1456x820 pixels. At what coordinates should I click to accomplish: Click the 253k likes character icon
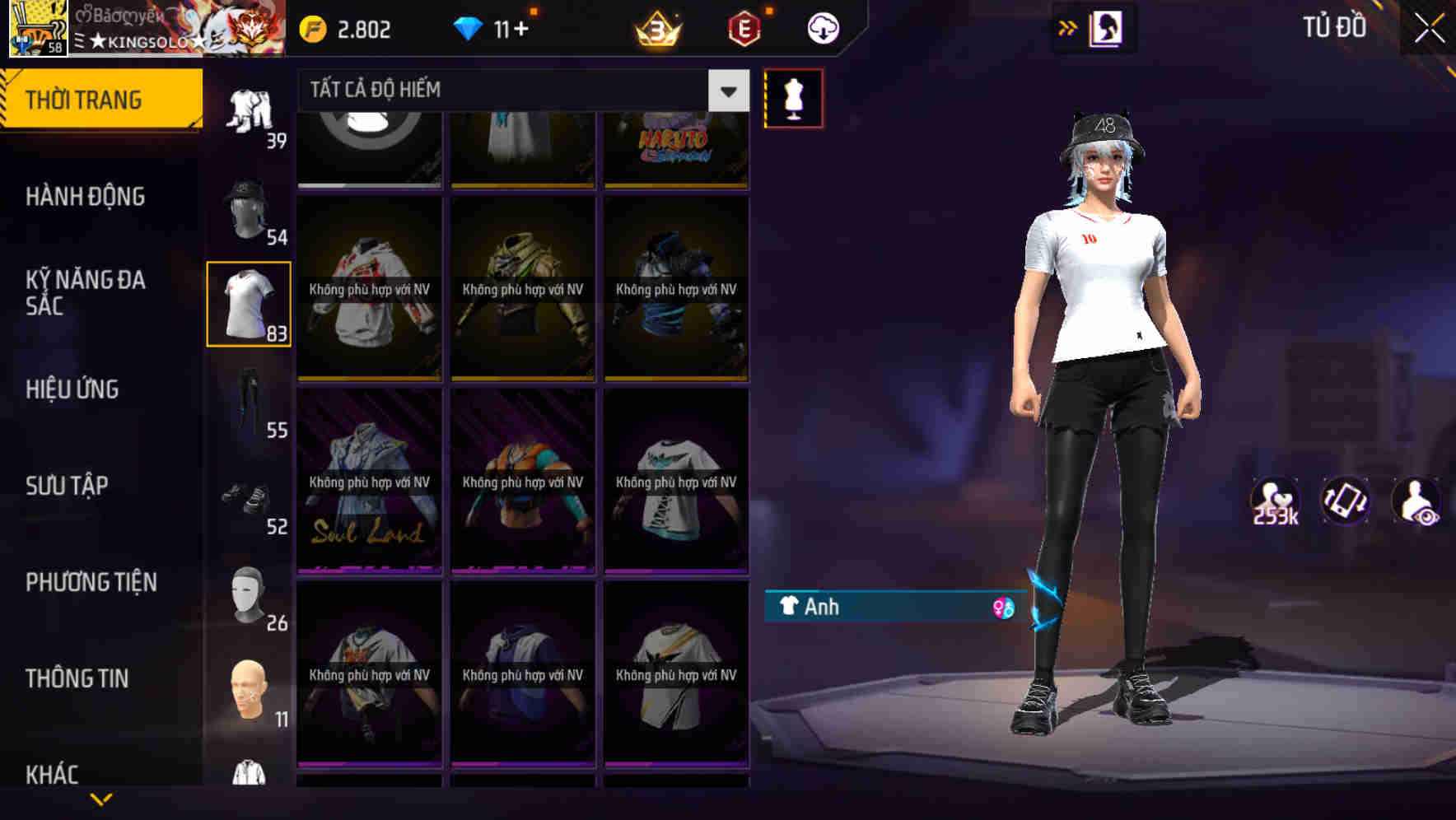(x=1273, y=501)
